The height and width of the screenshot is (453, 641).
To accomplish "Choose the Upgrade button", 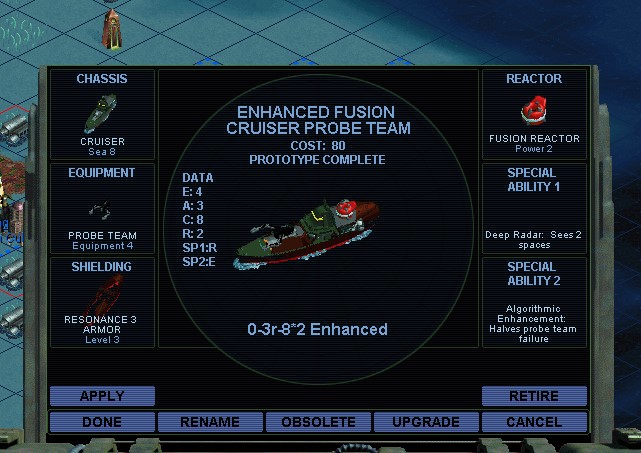I will [426, 422].
